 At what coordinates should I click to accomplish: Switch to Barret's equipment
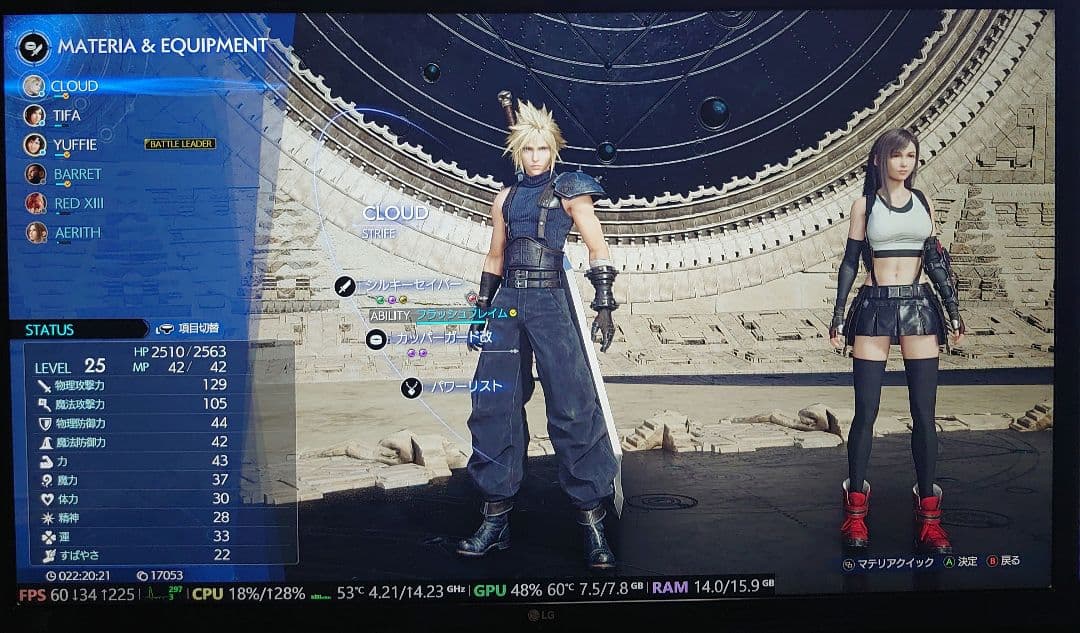[x=76, y=174]
